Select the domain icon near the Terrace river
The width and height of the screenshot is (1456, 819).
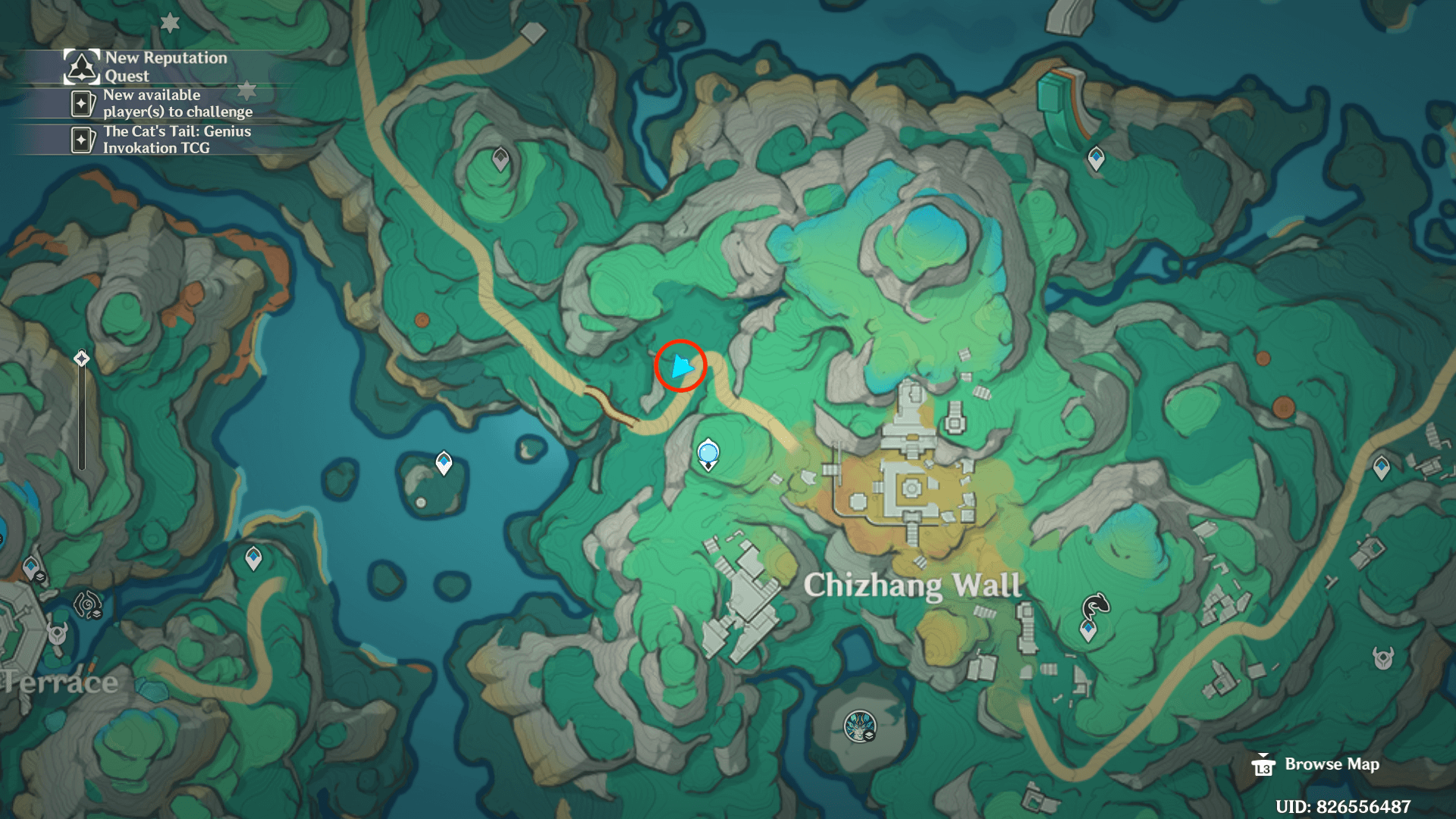click(86, 603)
